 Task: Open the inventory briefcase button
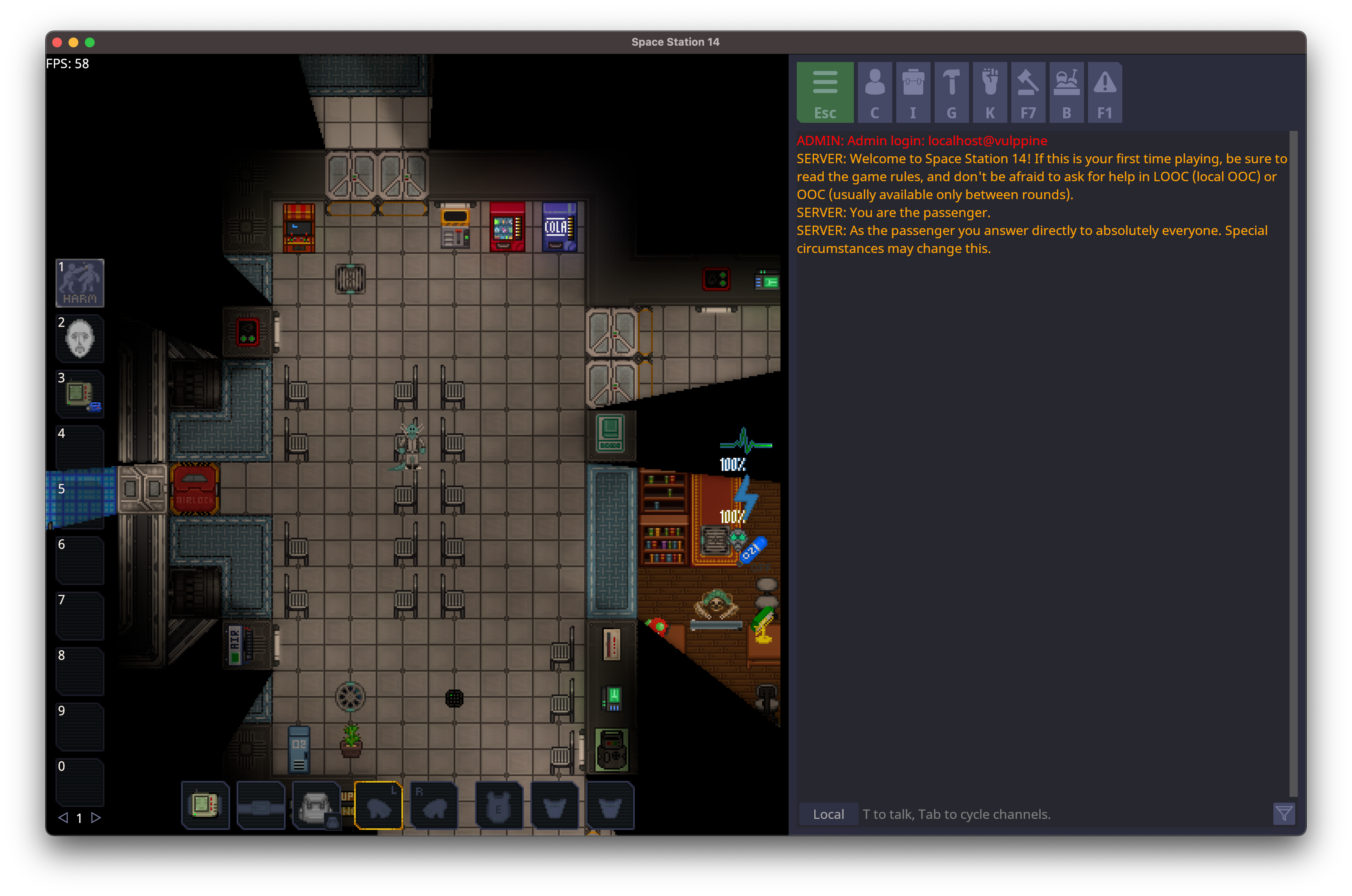(x=912, y=93)
